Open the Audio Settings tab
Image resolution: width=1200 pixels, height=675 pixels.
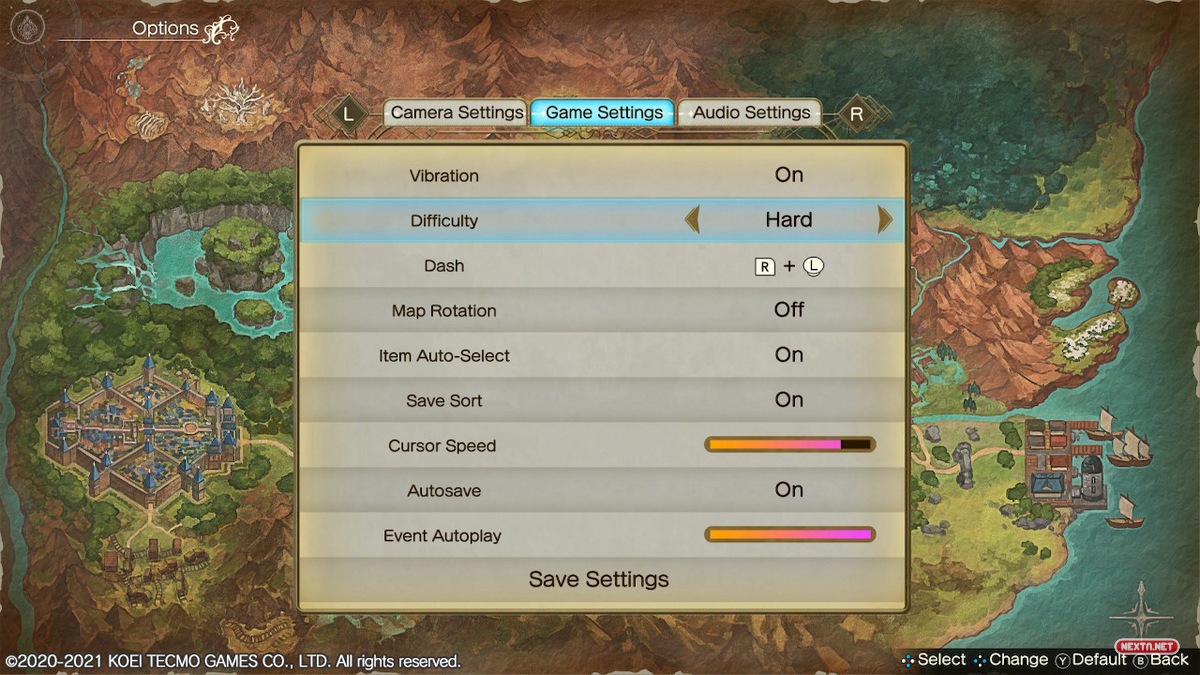pos(751,113)
